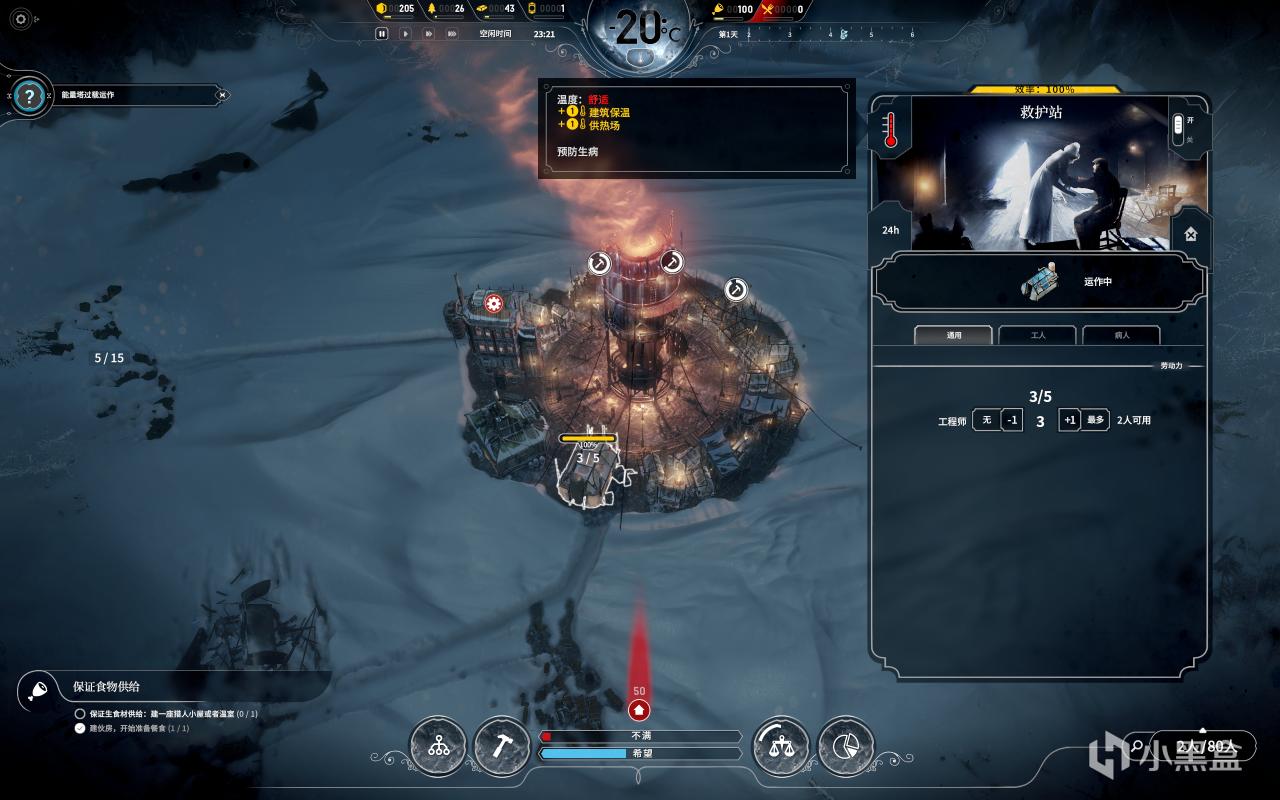Switch to the 工人 tab
Viewport: 1280px width, 800px height.
(1037, 336)
